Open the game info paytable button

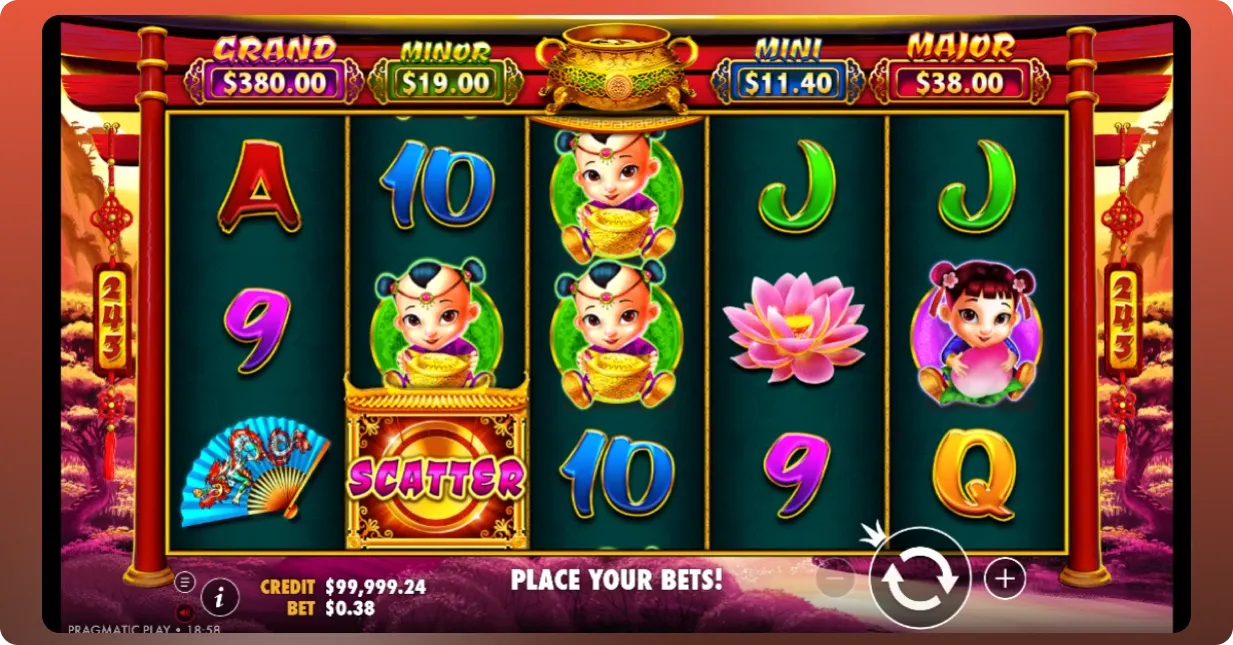pos(220,598)
